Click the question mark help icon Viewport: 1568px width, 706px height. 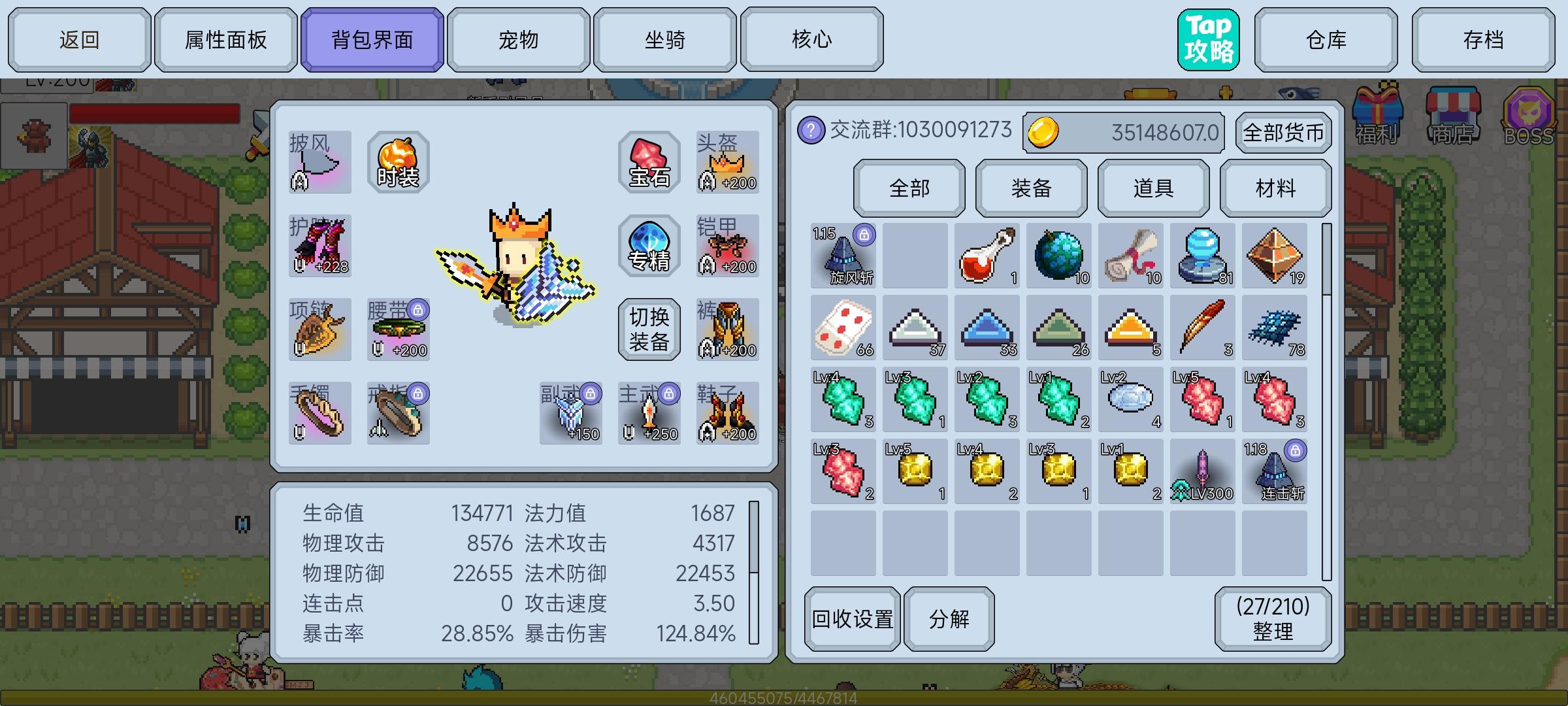pos(810,131)
